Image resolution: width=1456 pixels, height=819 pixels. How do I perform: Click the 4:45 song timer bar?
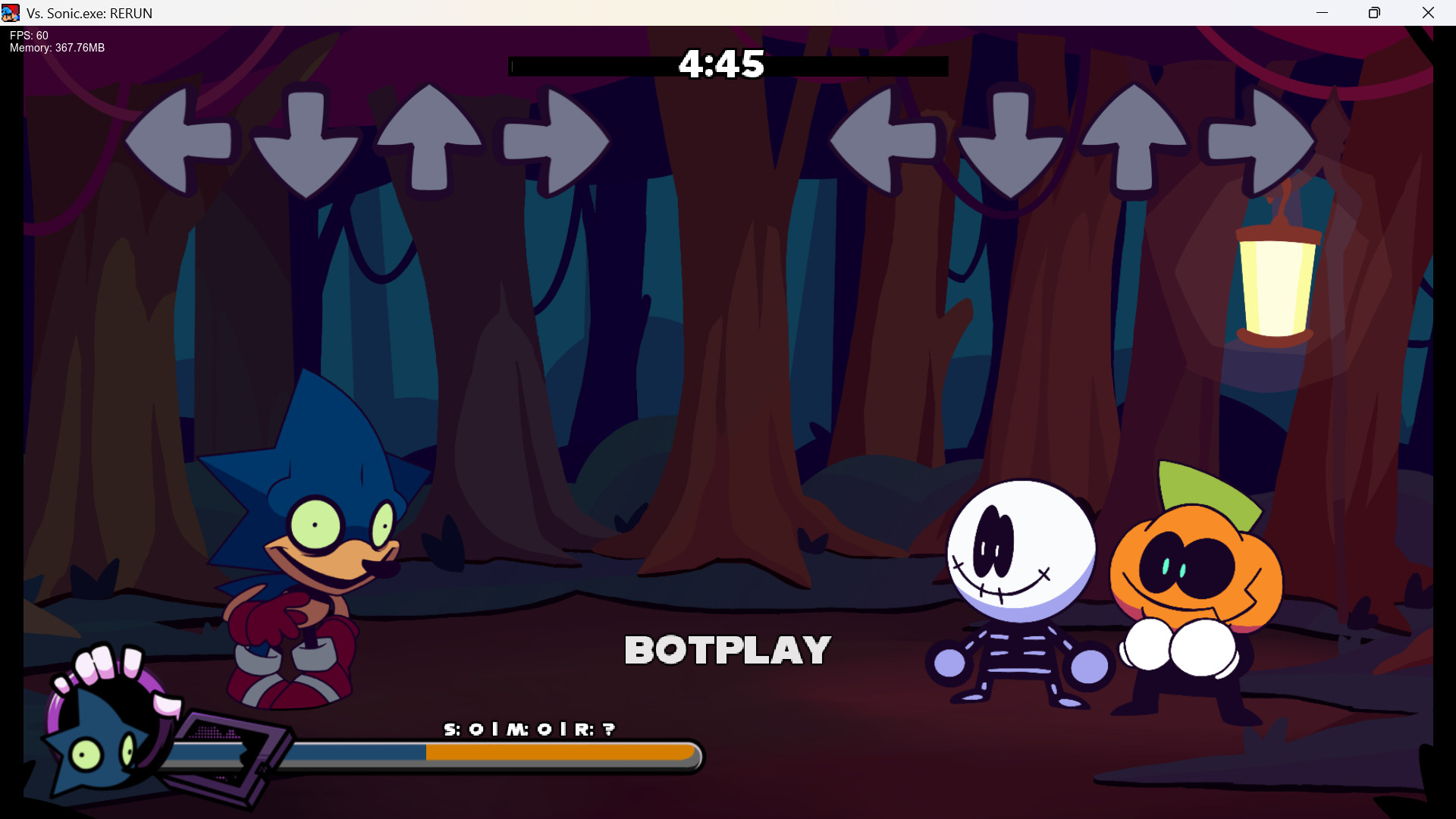(726, 66)
